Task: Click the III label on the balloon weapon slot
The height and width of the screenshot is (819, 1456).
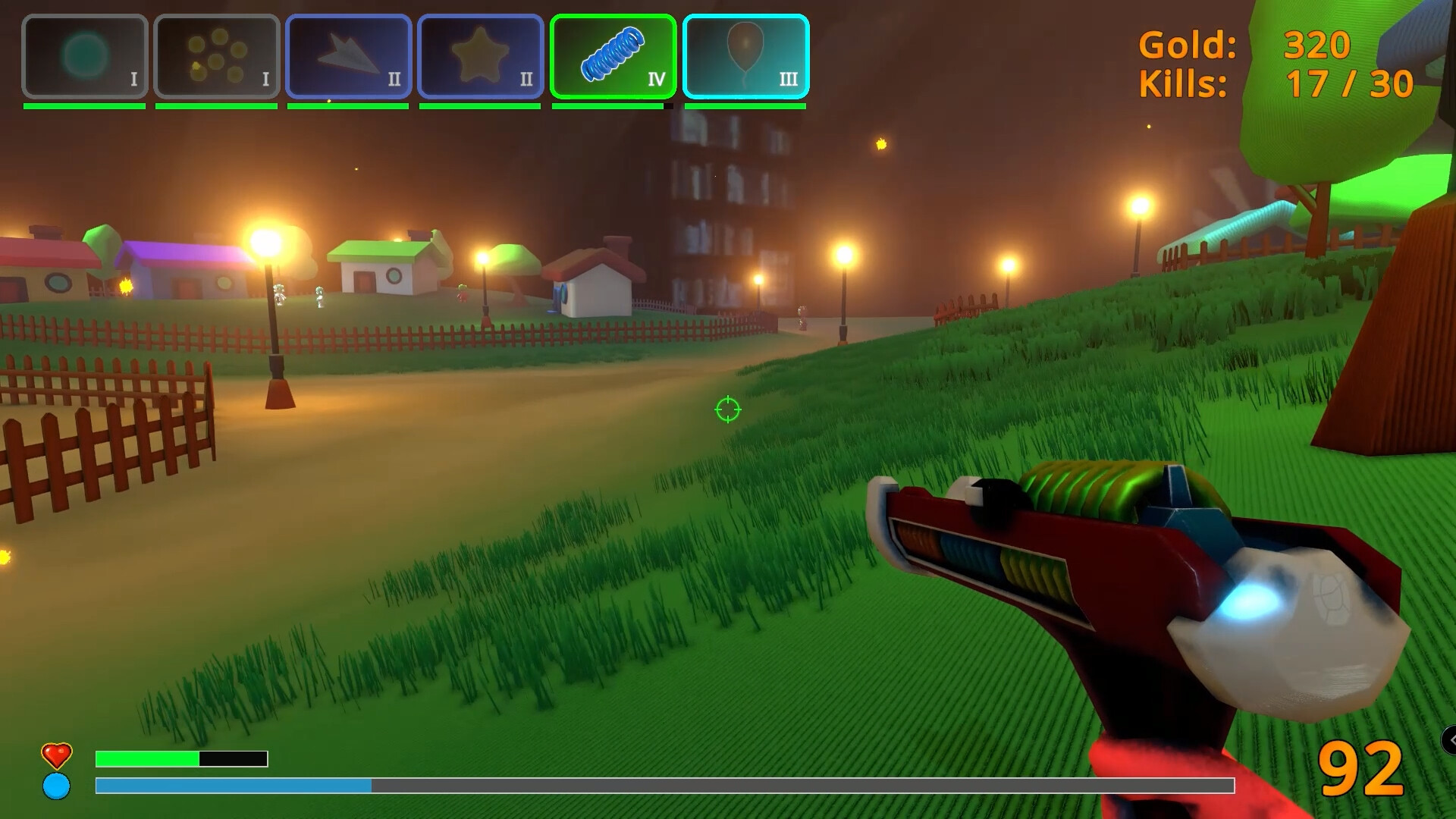Action: [789, 78]
